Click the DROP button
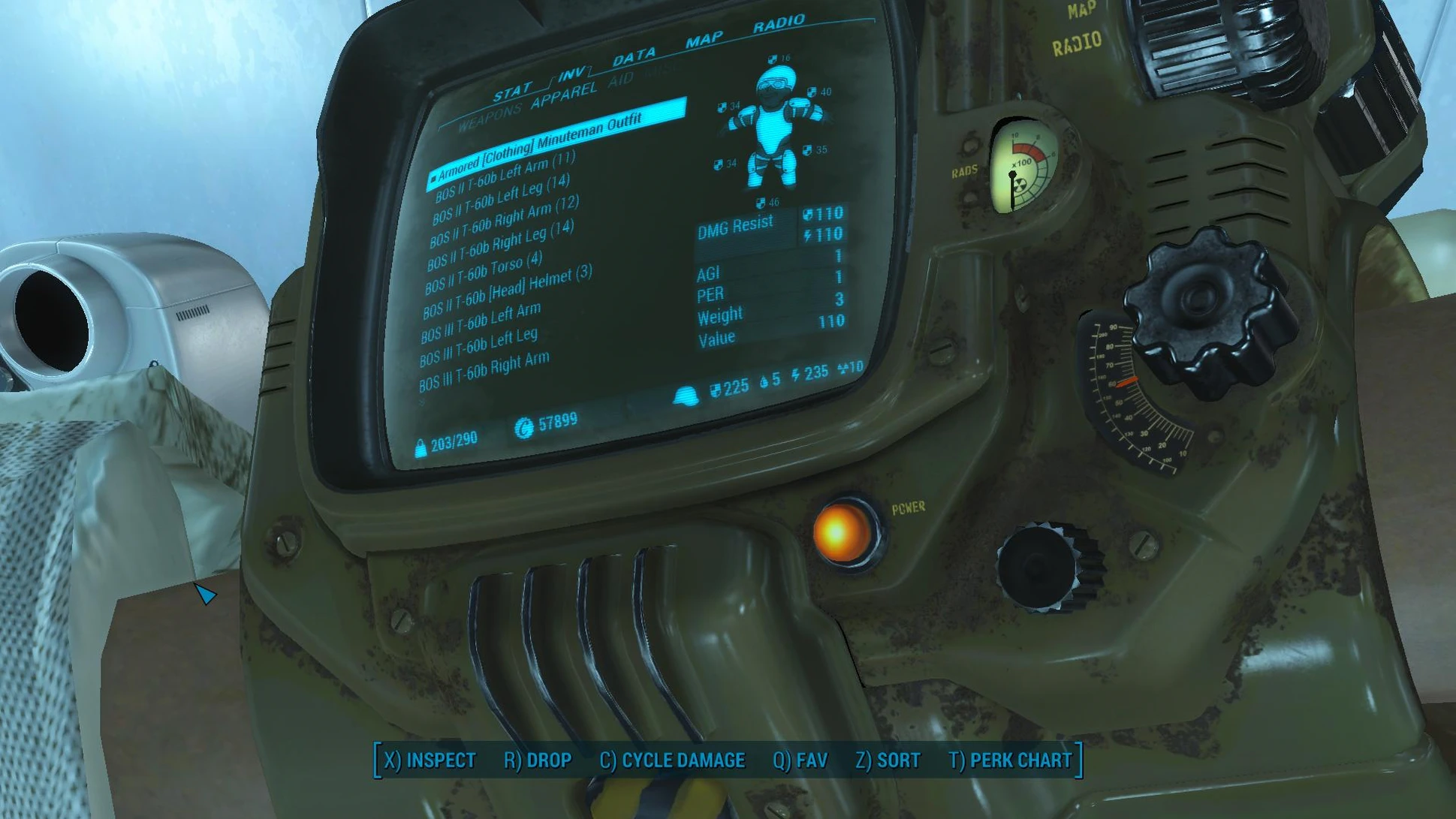 pyautogui.click(x=538, y=760)
